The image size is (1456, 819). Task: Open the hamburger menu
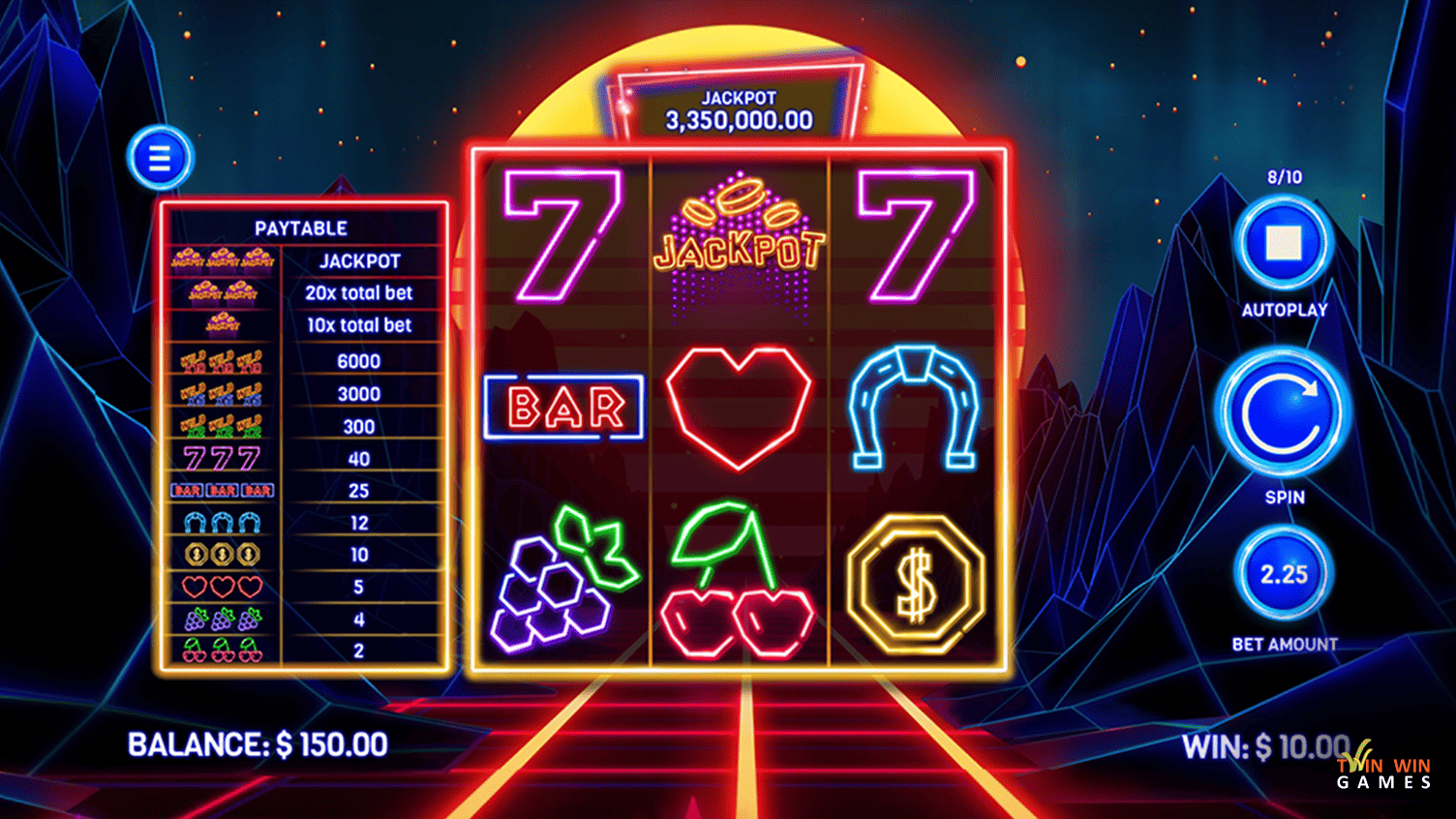[160, 157]
